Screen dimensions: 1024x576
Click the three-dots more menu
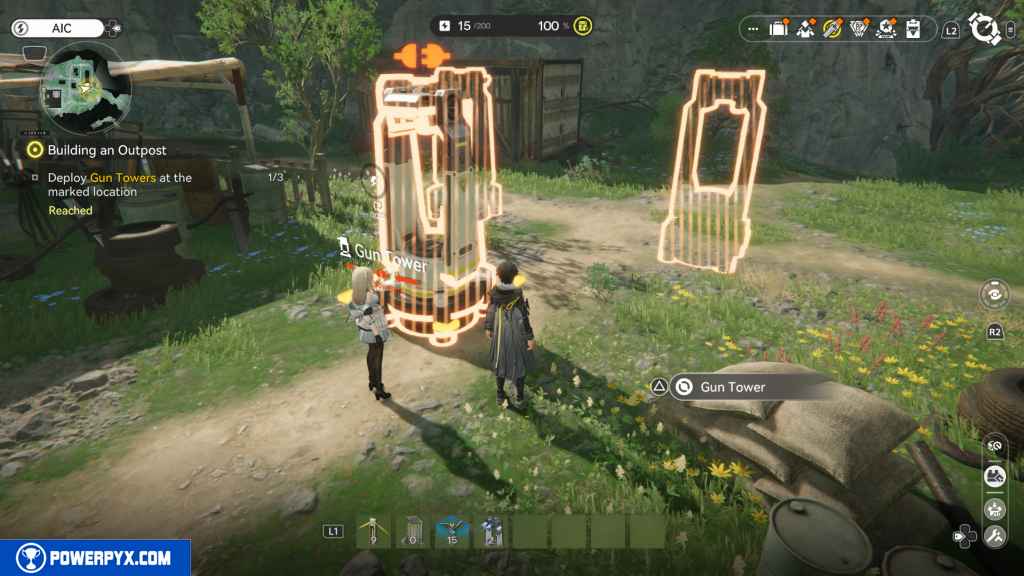click(753, 29)
